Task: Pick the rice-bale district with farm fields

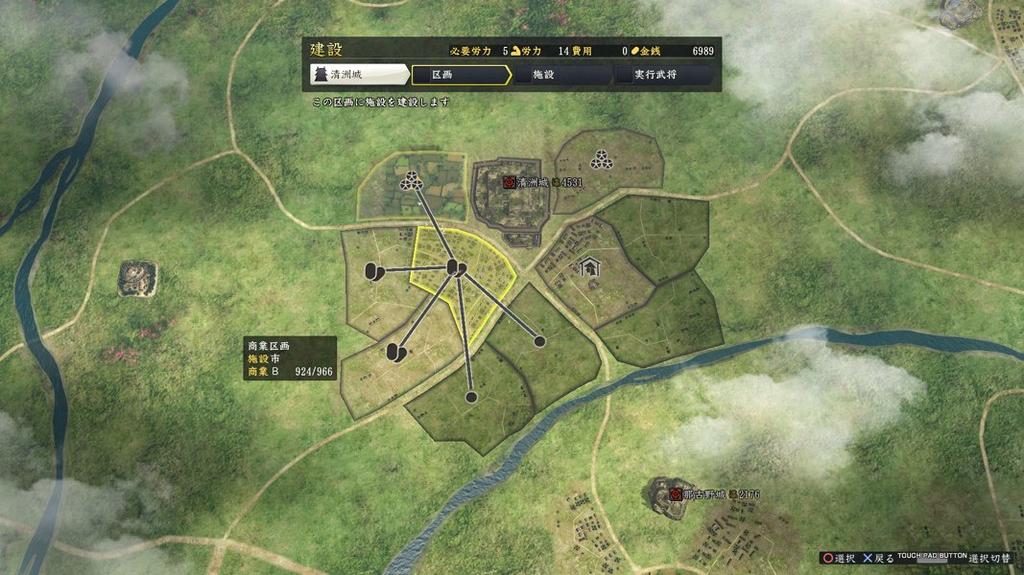Action: click(x=411, y=184)
